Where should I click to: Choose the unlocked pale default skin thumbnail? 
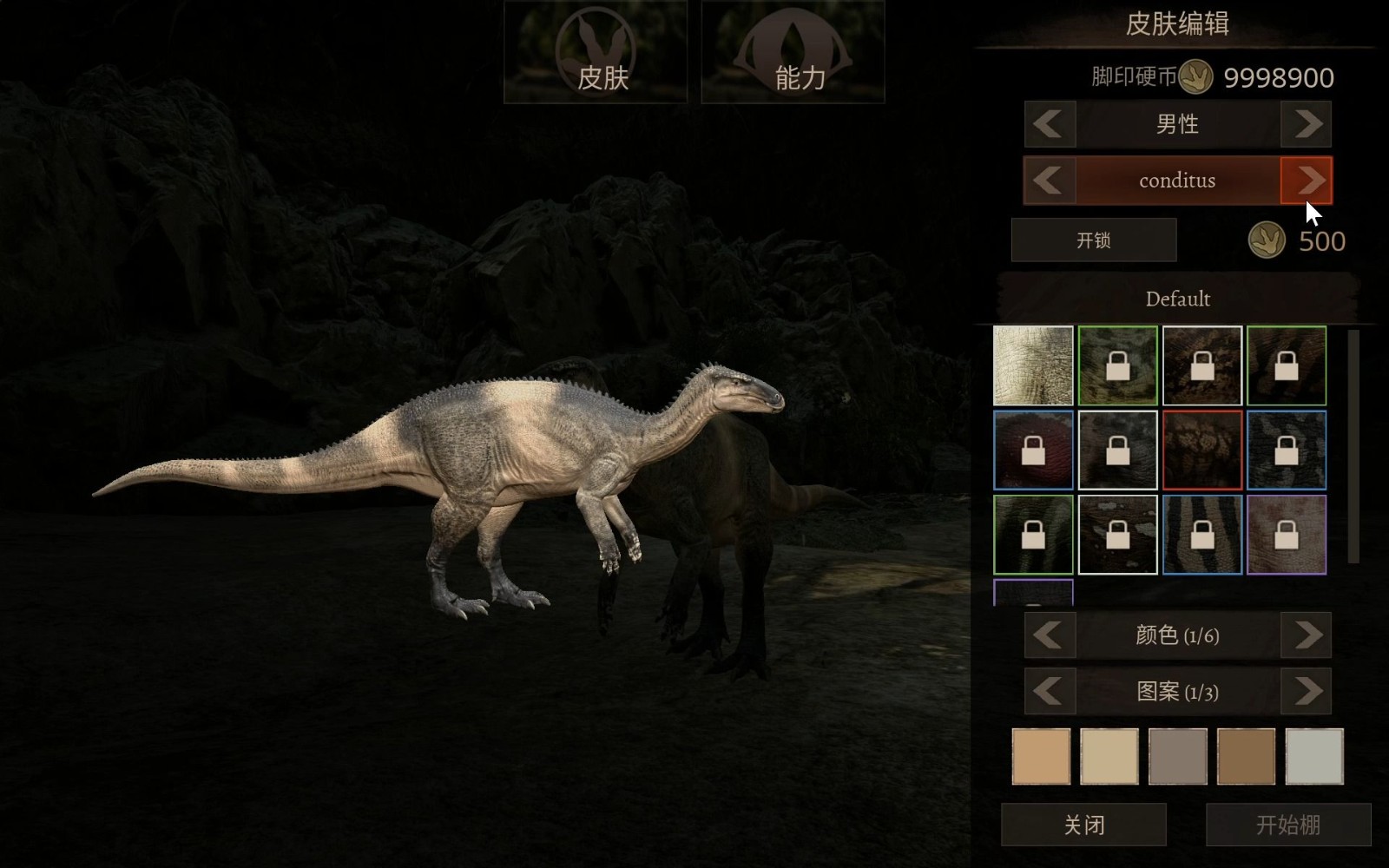(1033, 365)
